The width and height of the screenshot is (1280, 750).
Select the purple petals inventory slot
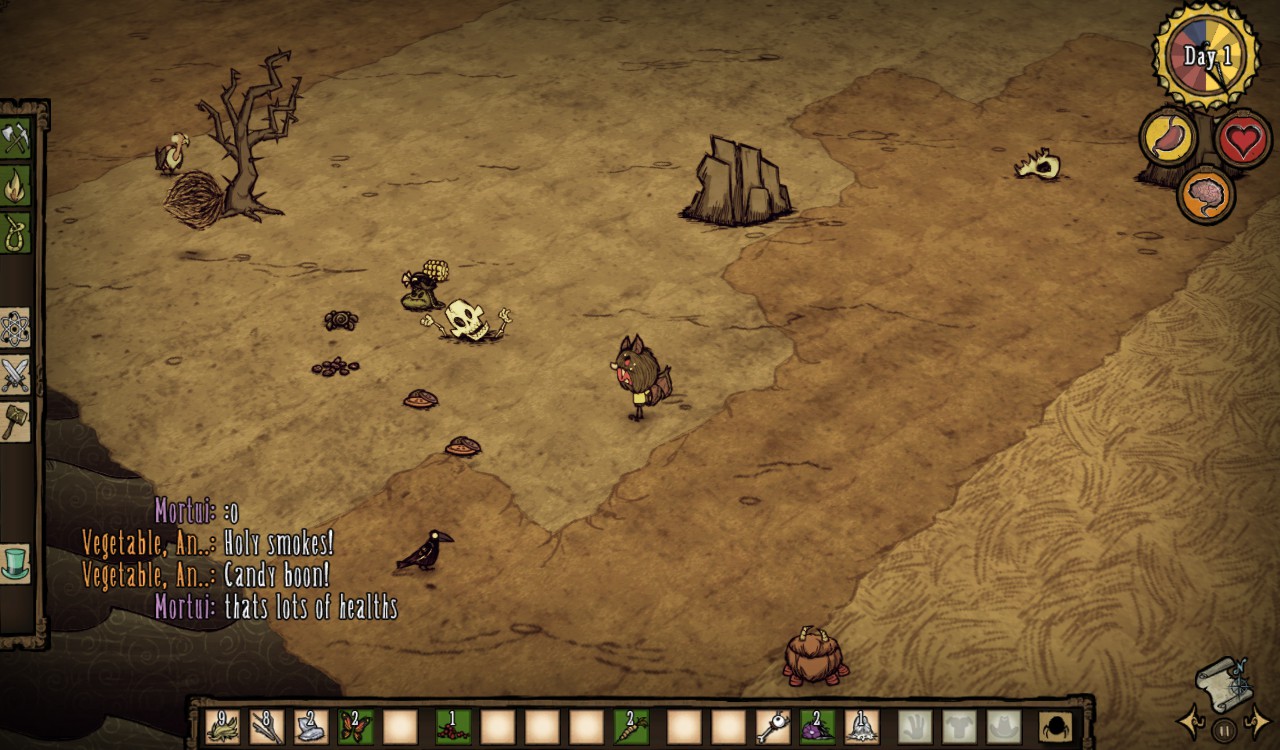click(817, 726)
